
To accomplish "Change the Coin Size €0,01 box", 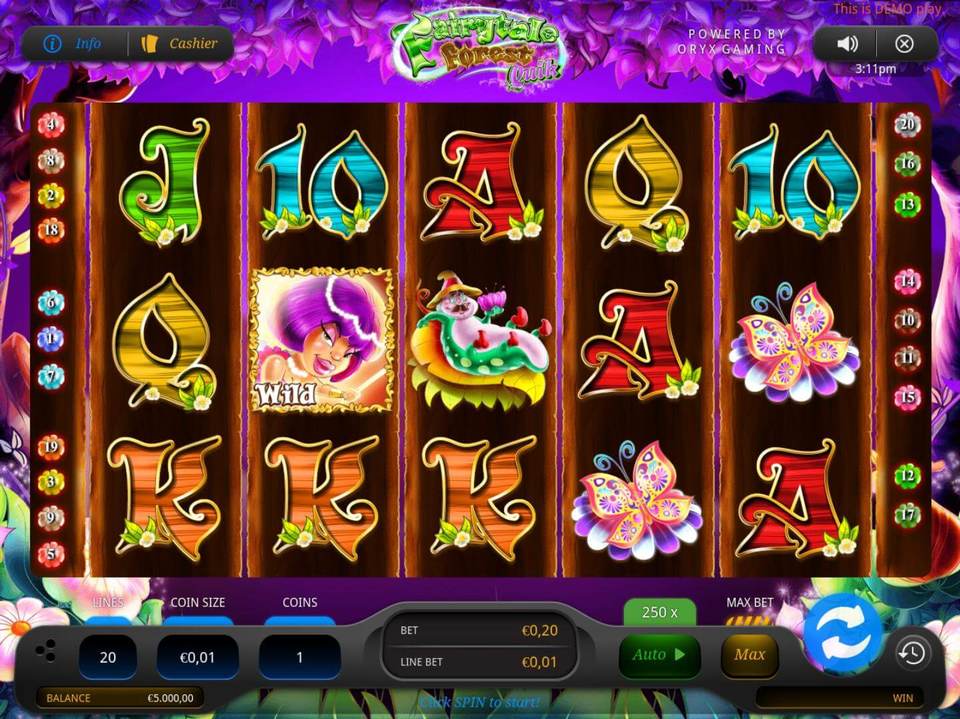I will [x=198, y=658].
